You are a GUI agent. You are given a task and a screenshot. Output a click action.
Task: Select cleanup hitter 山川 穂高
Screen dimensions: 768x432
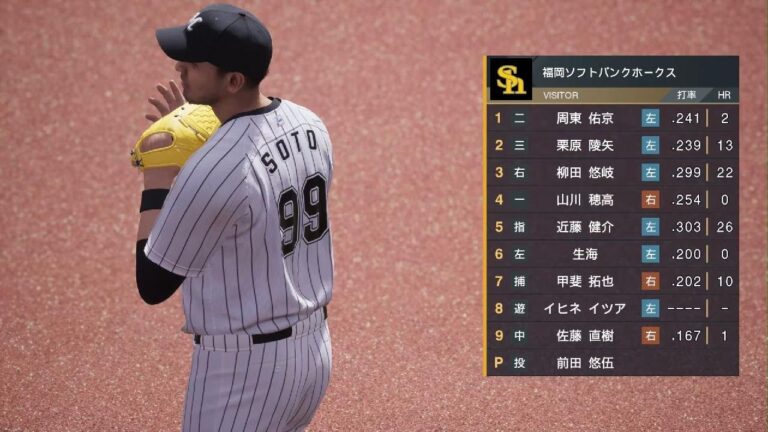[x=585, y=200]
